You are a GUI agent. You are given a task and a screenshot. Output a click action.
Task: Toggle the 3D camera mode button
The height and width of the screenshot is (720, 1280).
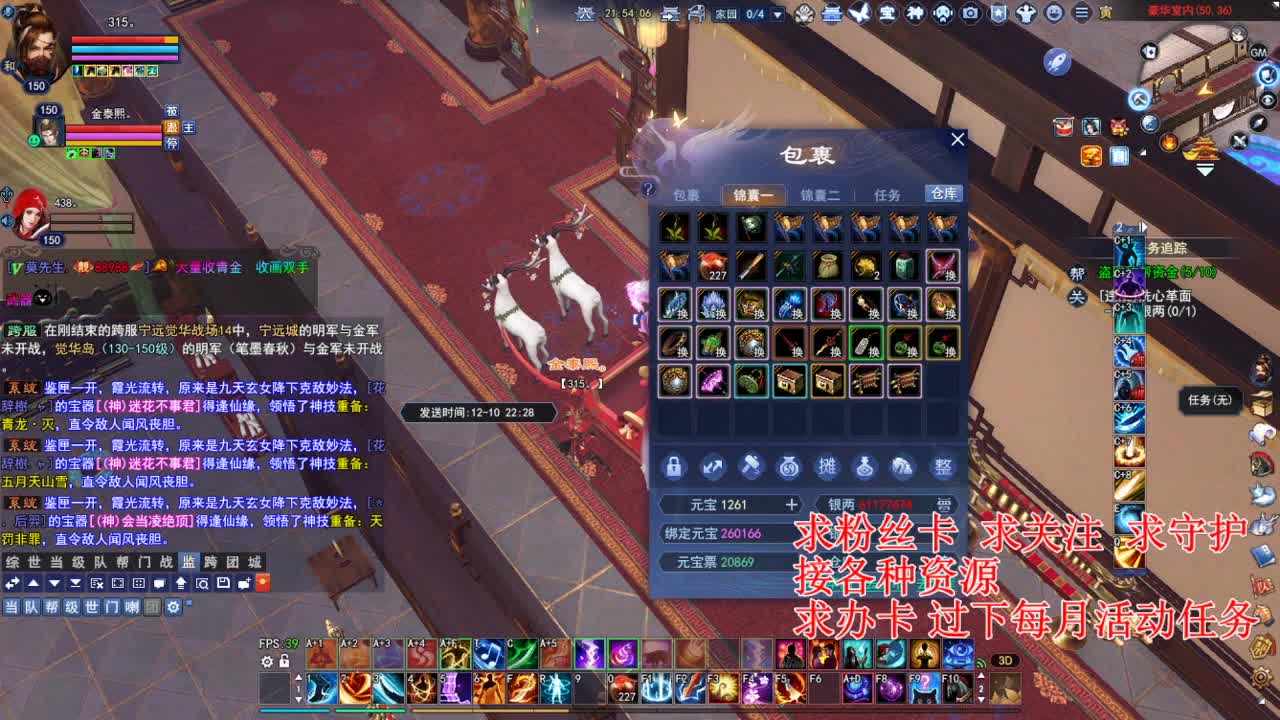point(1004,660)
